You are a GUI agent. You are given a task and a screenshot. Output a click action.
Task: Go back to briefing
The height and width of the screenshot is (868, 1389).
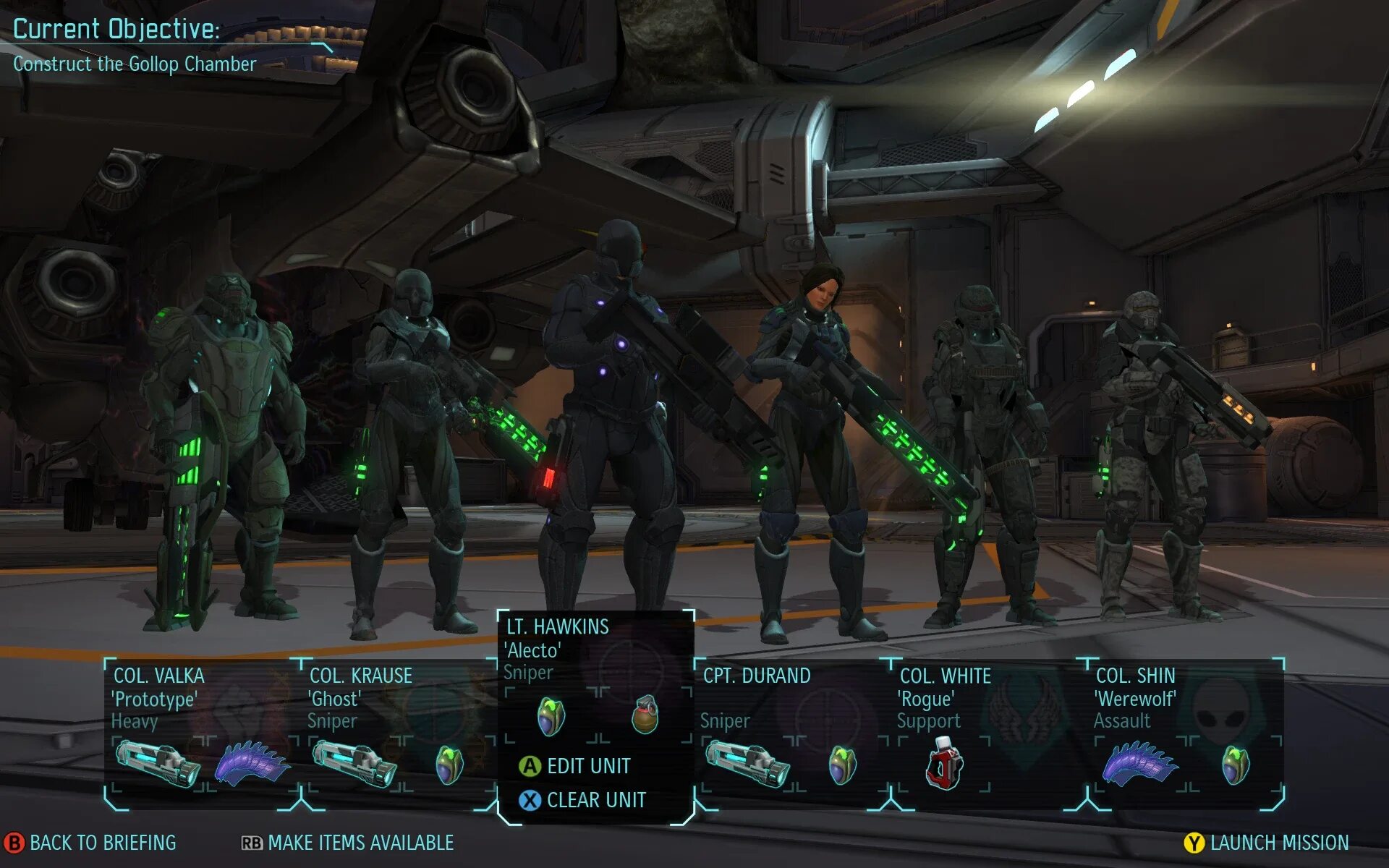click(x=91, y=843)
